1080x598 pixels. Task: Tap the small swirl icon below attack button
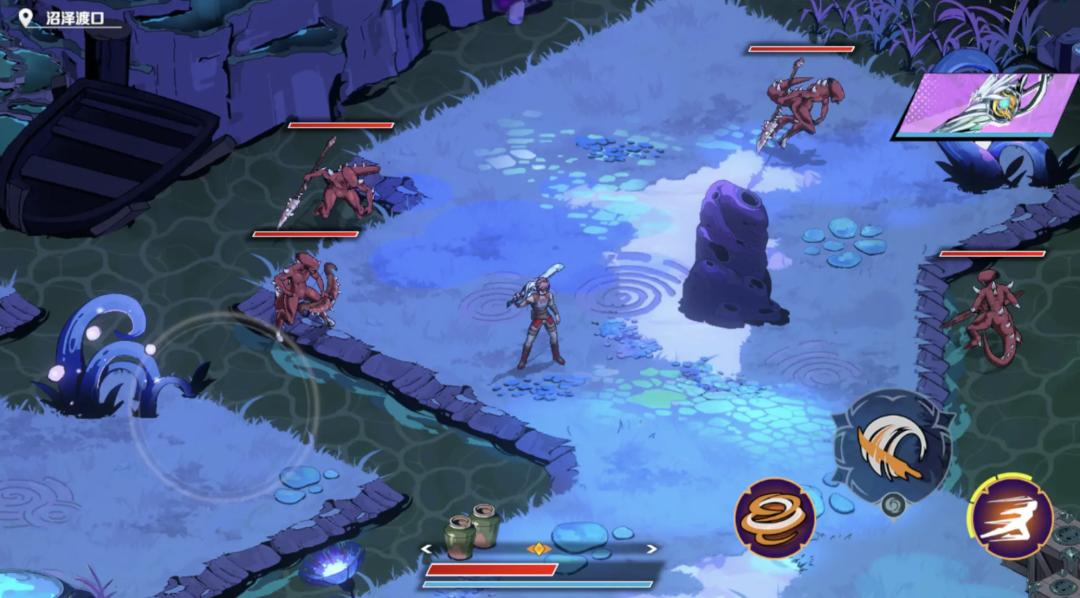[894, 505]
